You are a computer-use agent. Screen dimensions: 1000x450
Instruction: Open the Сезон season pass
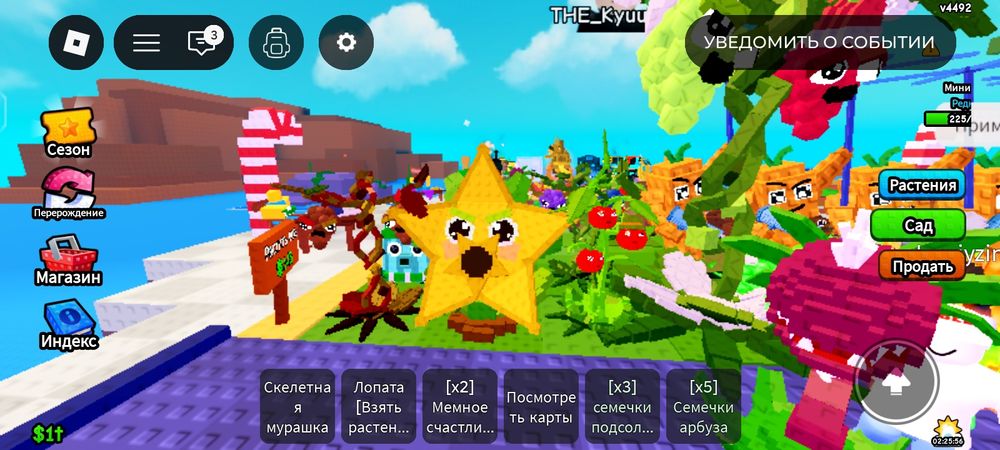click(x=68, y=133)
